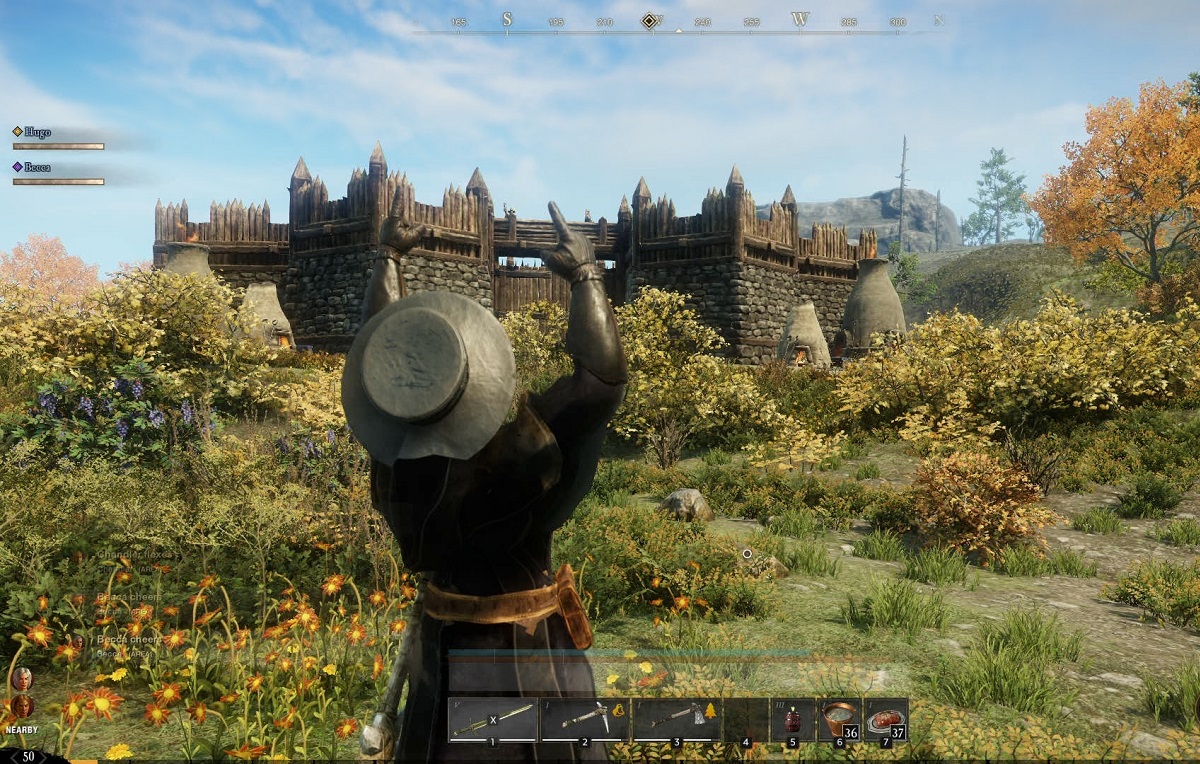Click the compass bar's diamond waypoint marker

649,20
